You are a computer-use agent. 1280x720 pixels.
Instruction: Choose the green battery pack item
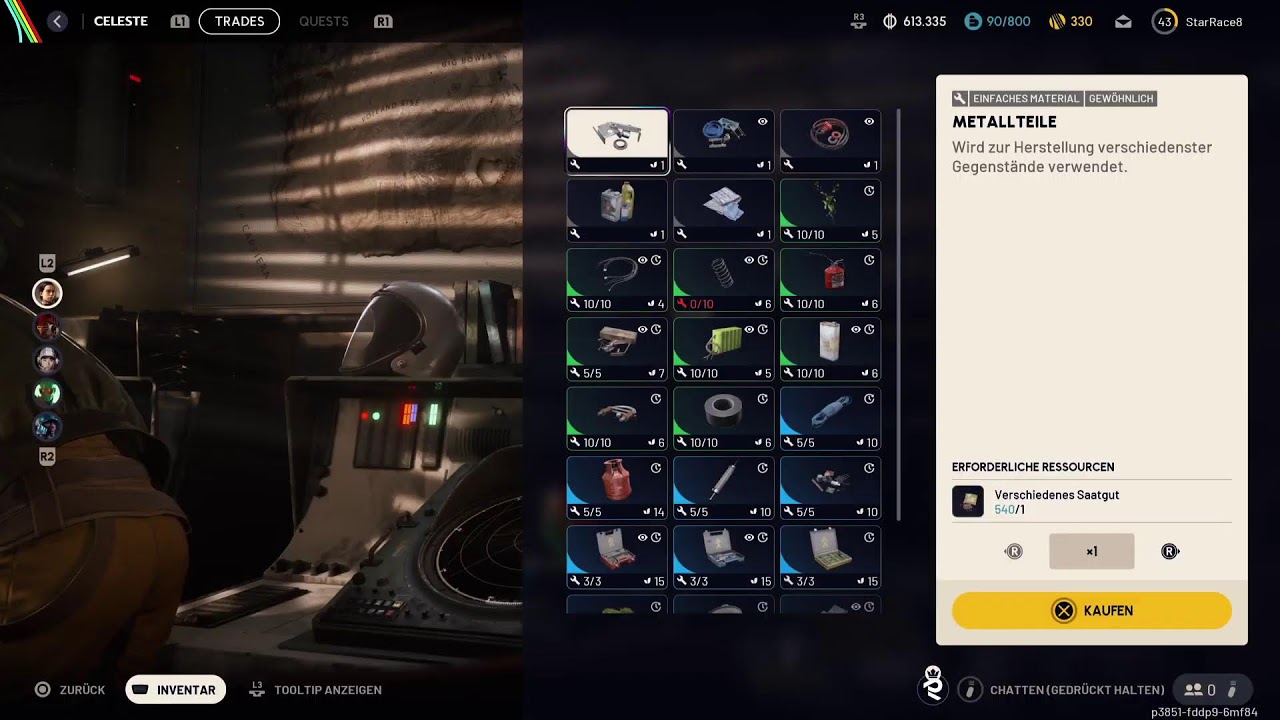pos(723,349)
